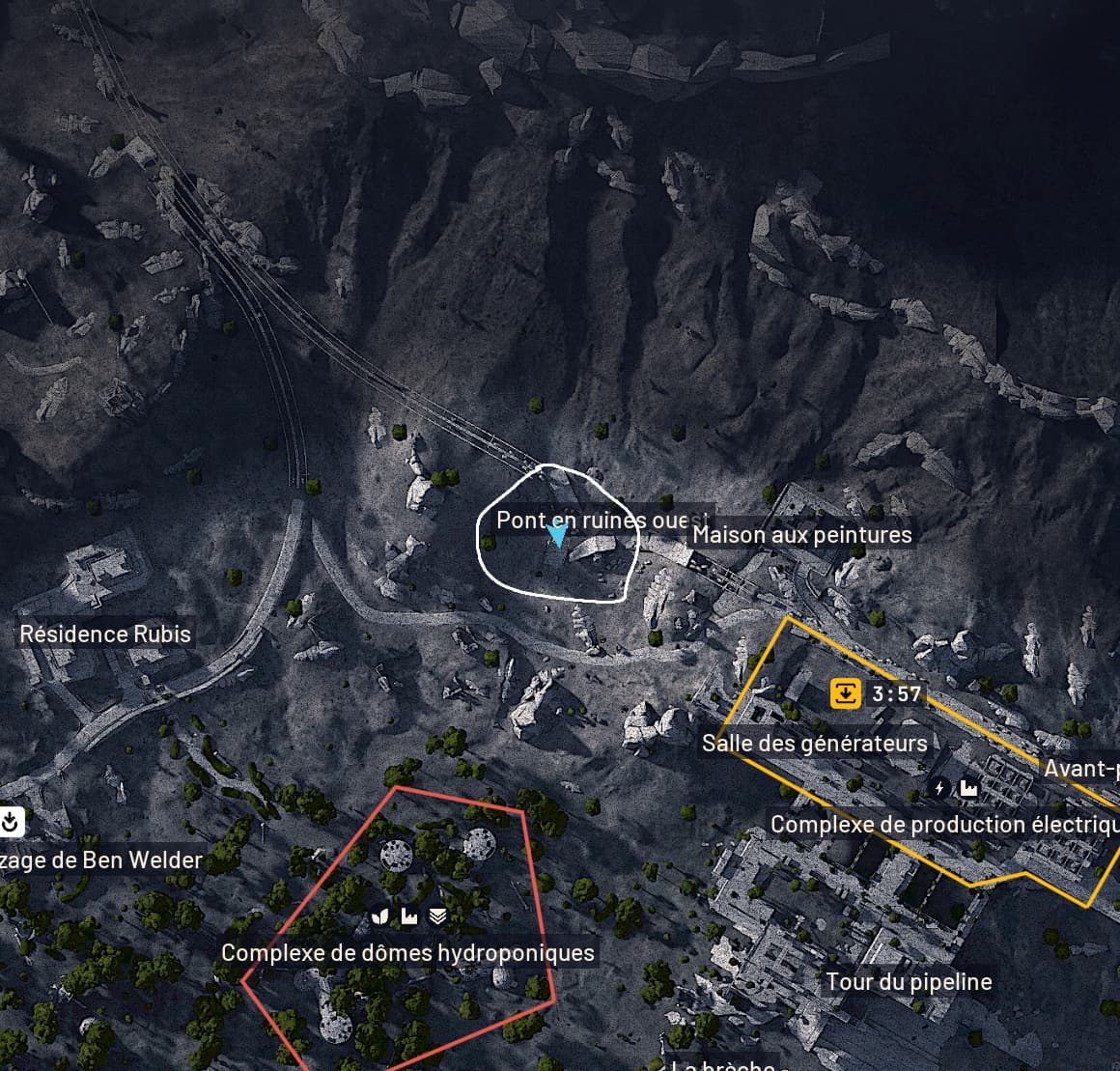Select the Salle des générateurs label
The image size is (1120, 1071).
814,743
